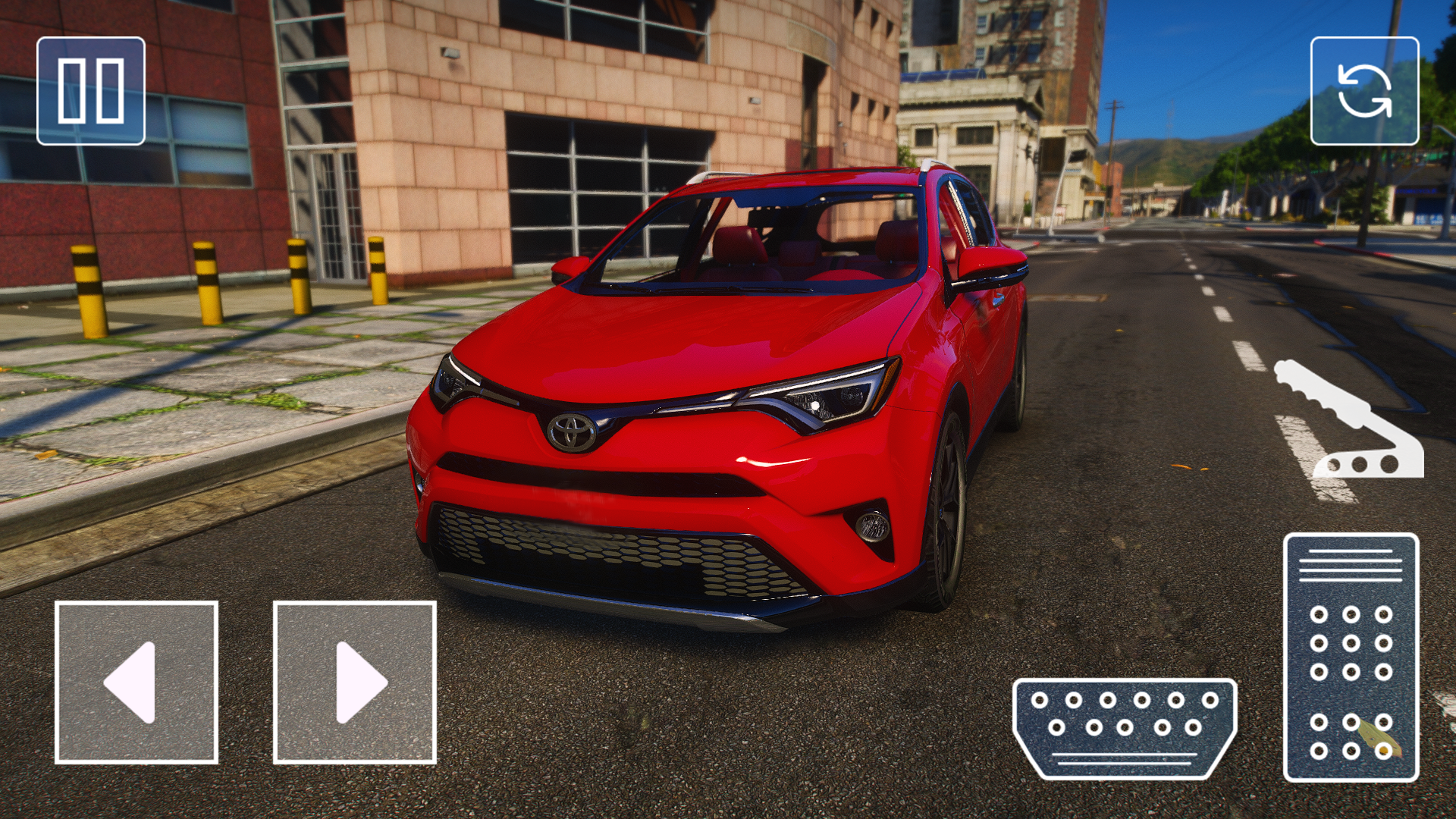Tap the restart arrow icon in top-right

click(1366, 93)
